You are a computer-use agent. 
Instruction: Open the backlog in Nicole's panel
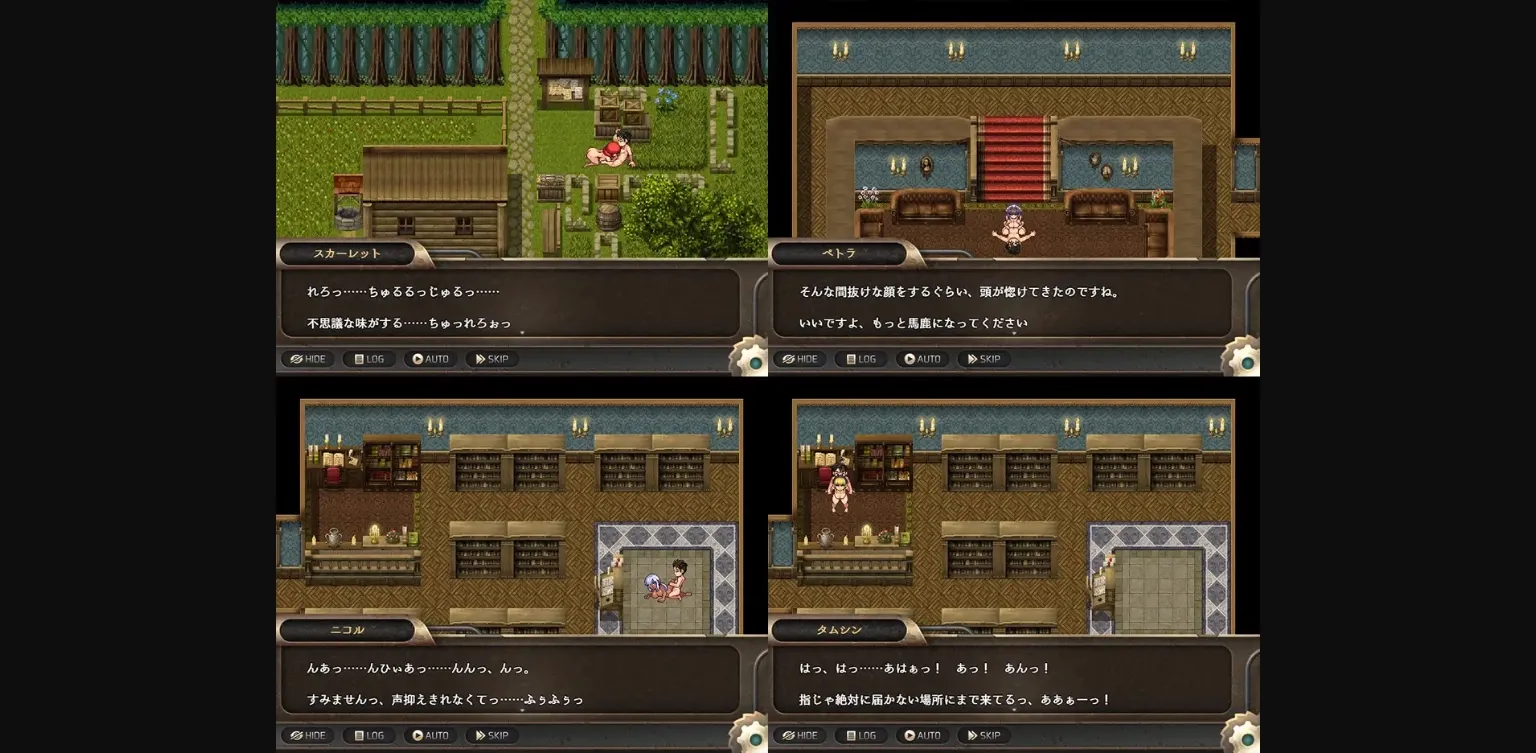[368, 735]
